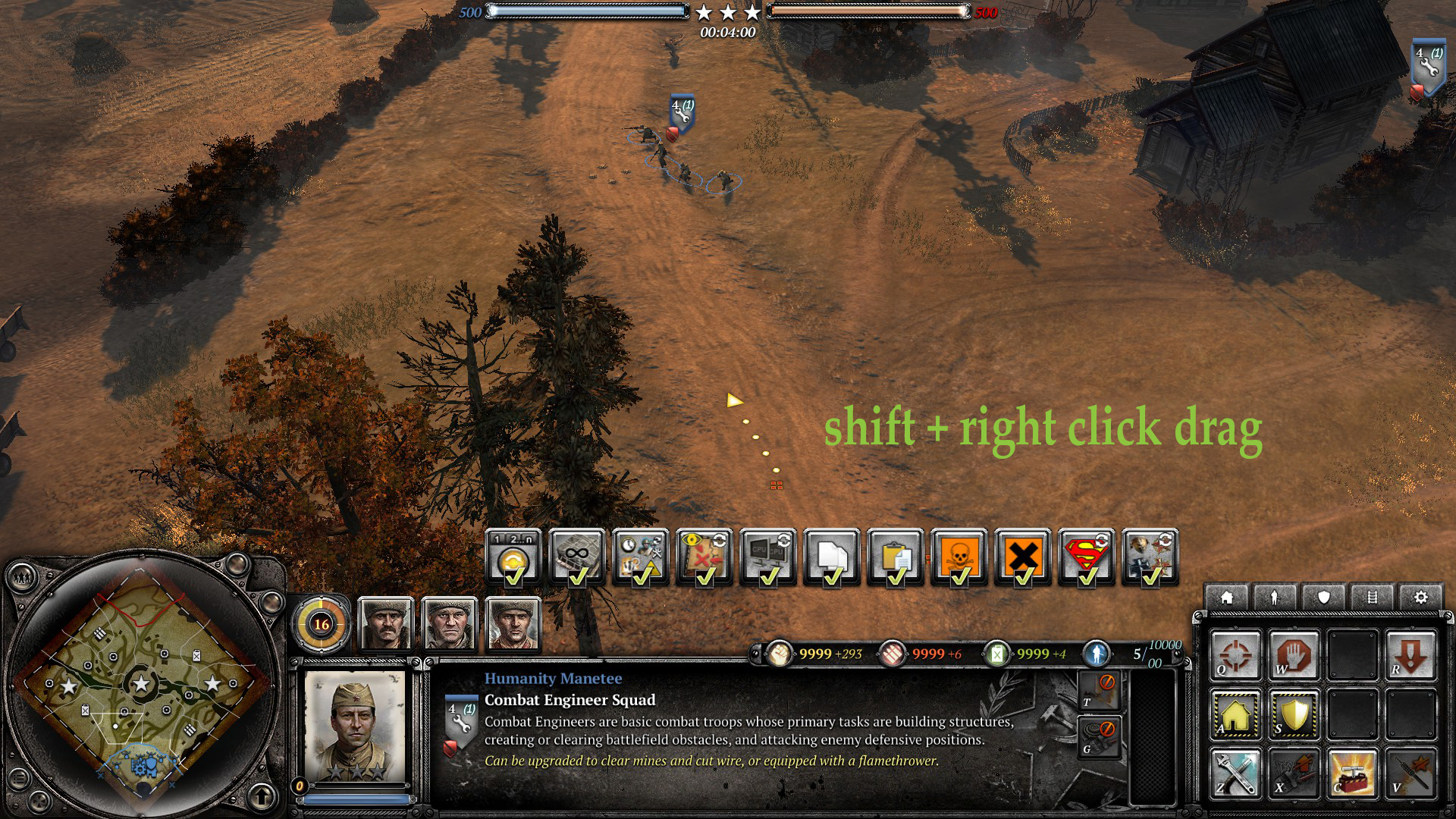This screenshot has width=1456, height=819.
Task: Click the command points dial showing 16
Action: point(322,624)
